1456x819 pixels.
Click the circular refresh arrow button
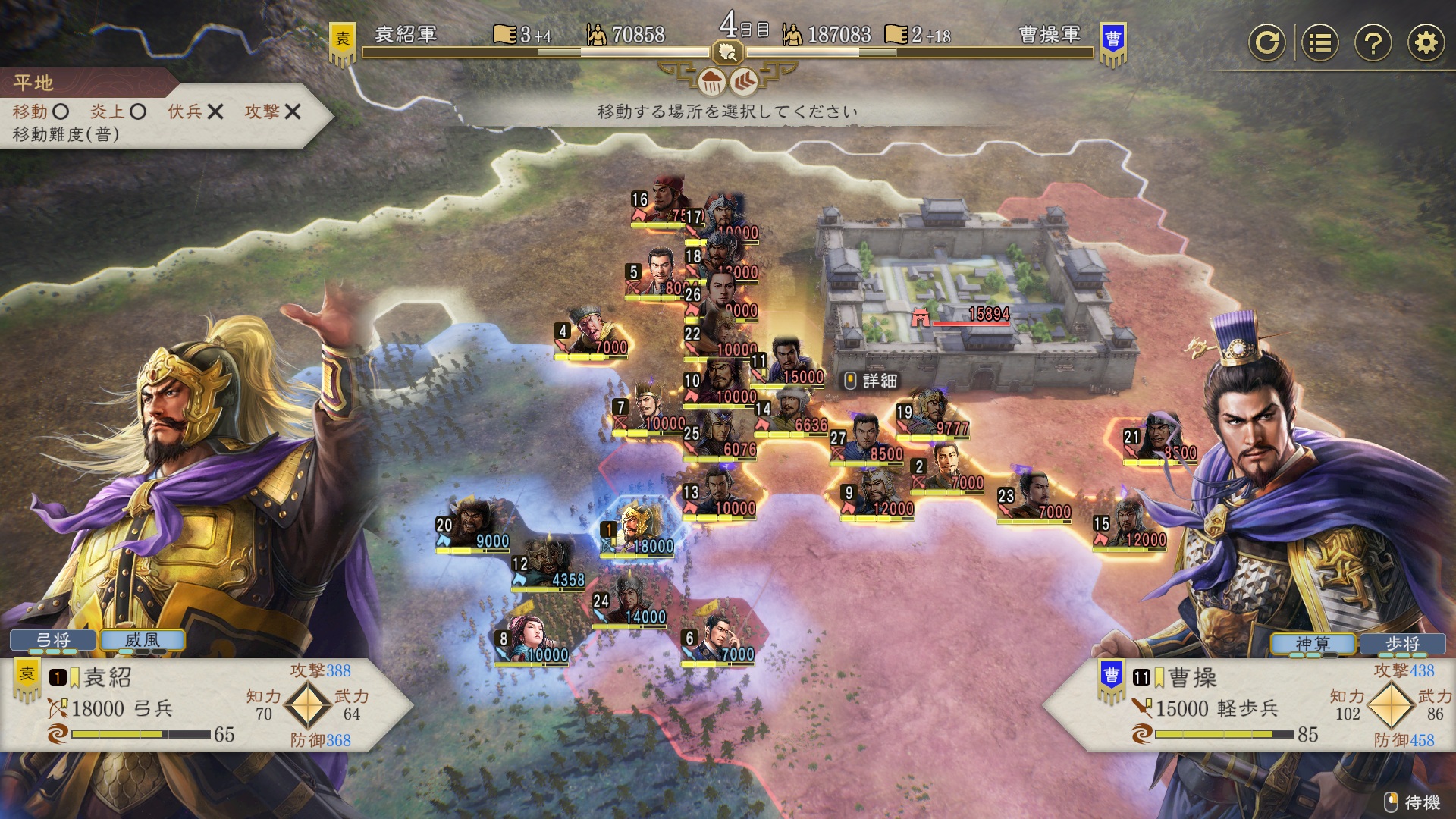tap(1266, 42)
